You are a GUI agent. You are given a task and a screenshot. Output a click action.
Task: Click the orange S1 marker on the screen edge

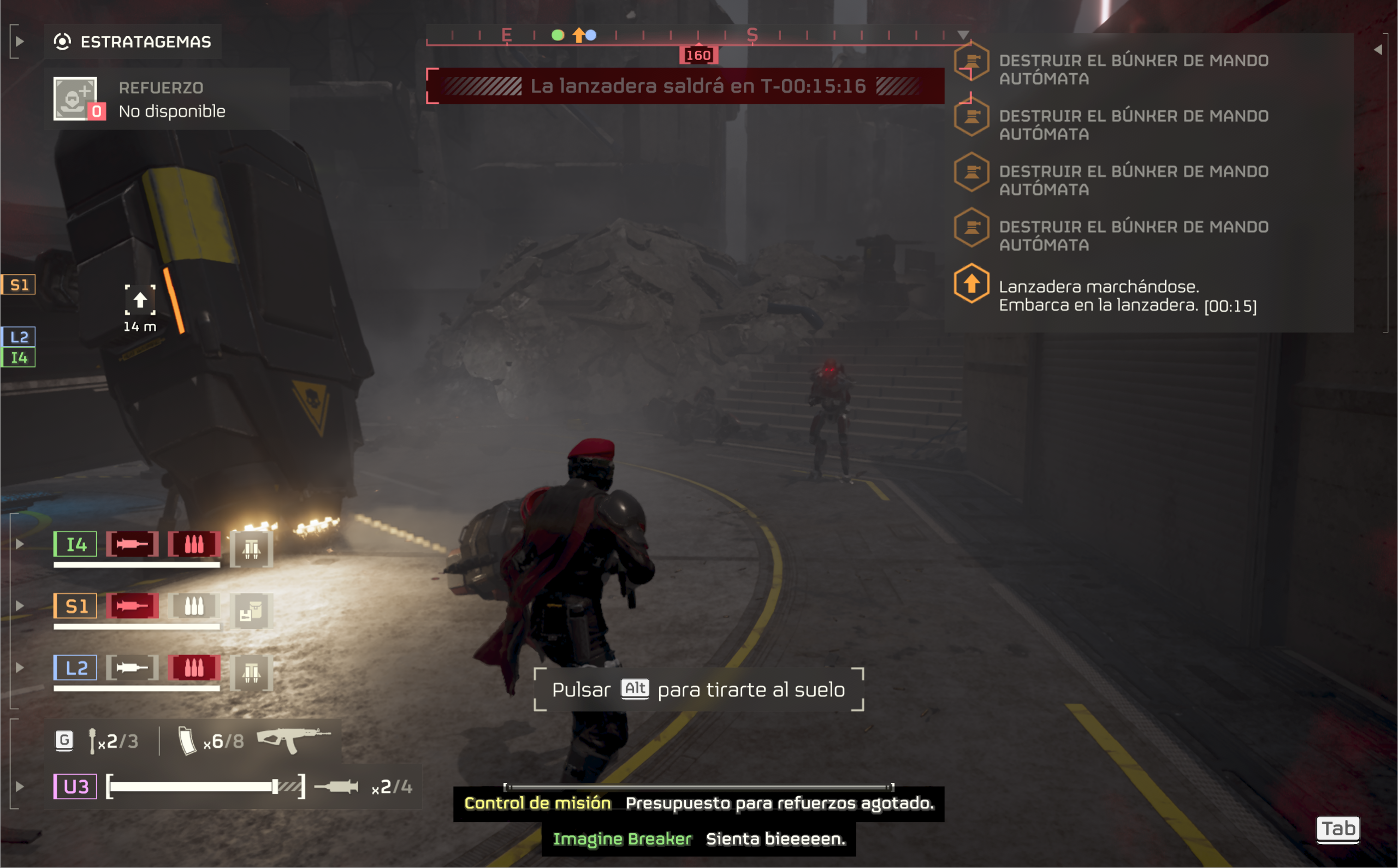(x=19, y=285)
